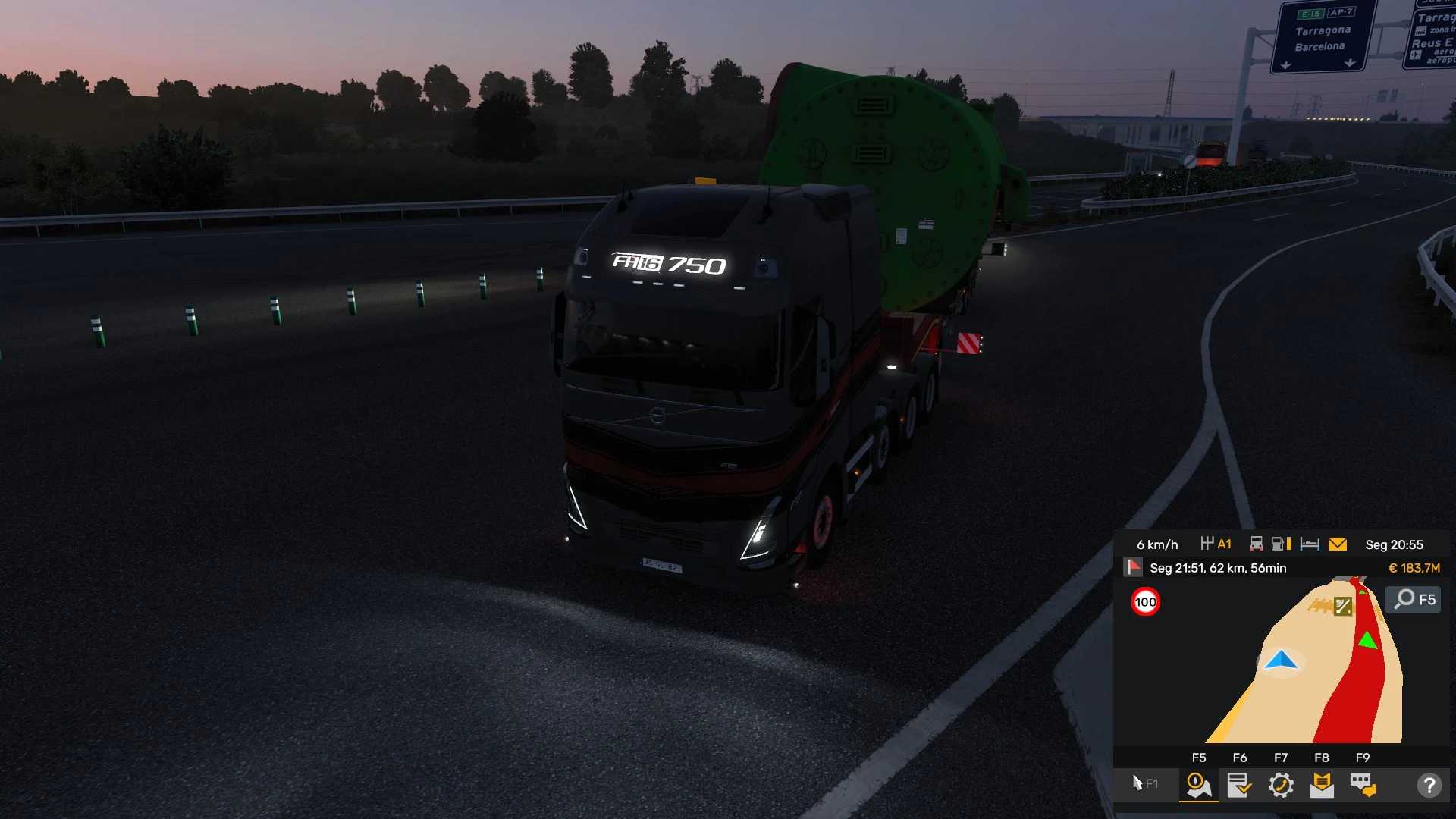Switch to the current job info tab
Image resolution: width=1456 pixels, height=819 pixels.
1240,785
